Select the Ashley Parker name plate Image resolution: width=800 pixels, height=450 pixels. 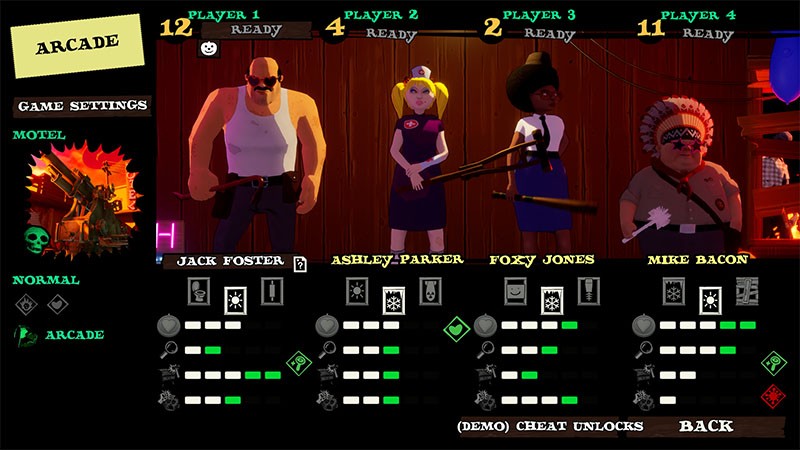pos(397,260)
